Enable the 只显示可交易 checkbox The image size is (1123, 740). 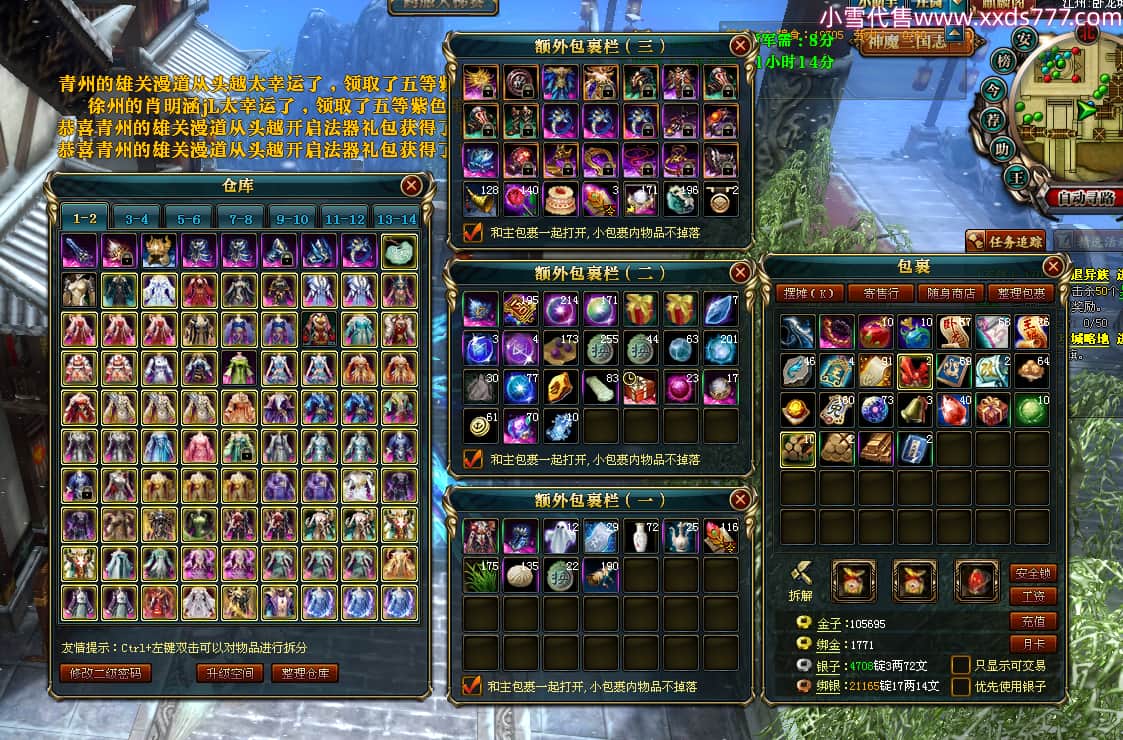tap(960, 665)
